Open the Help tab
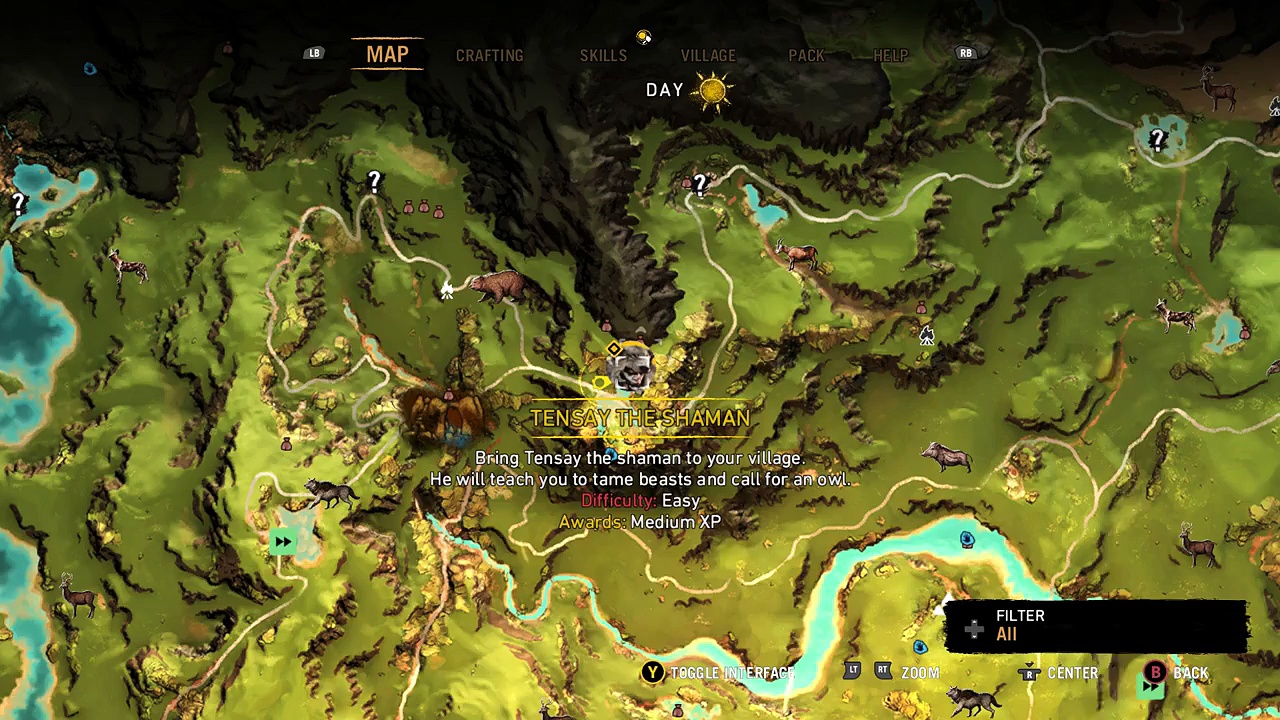 click(890, 56)
